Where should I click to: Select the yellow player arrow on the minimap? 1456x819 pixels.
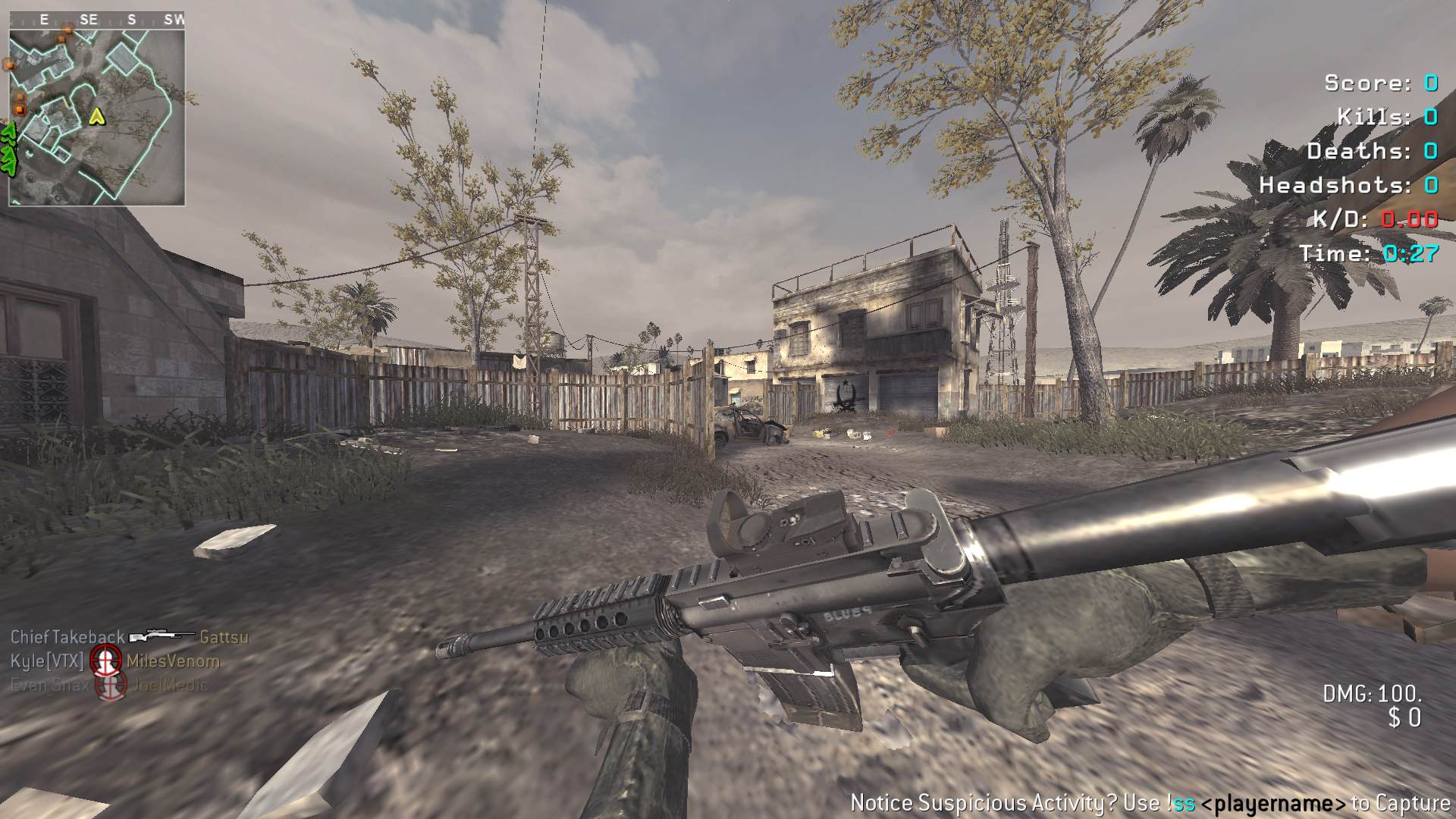(97, 116)
